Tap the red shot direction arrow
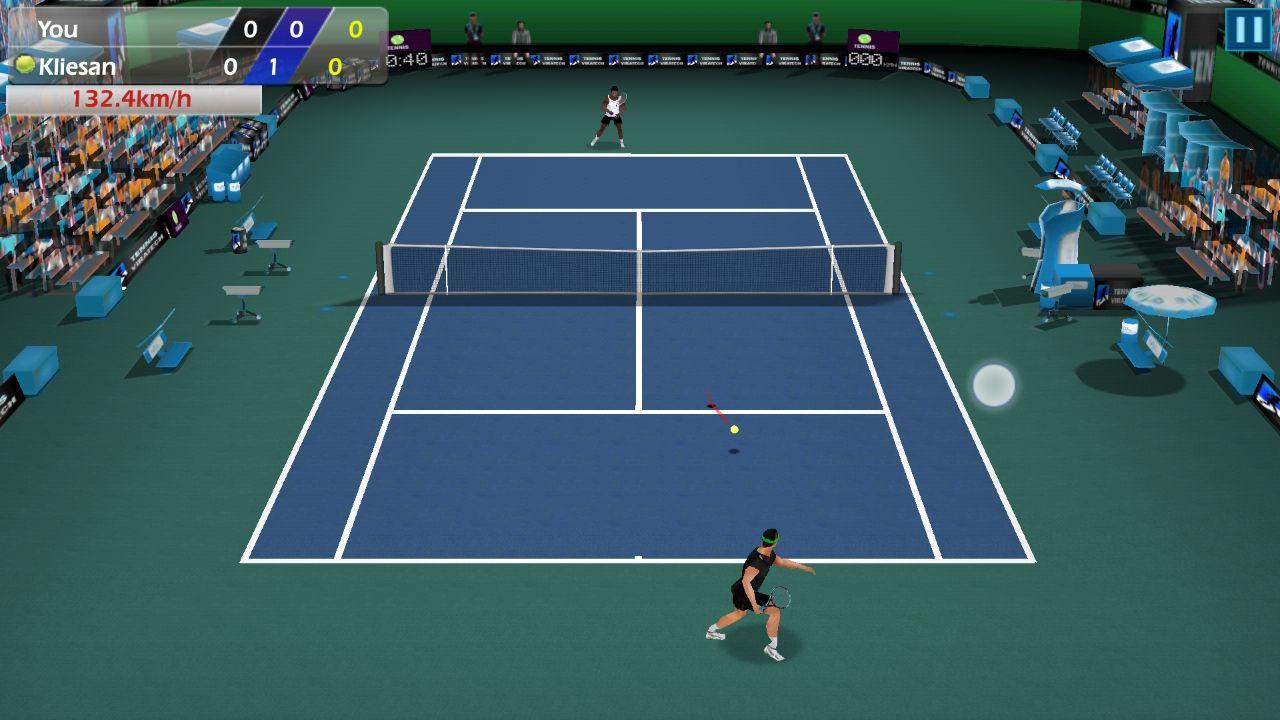 (718, 404)
